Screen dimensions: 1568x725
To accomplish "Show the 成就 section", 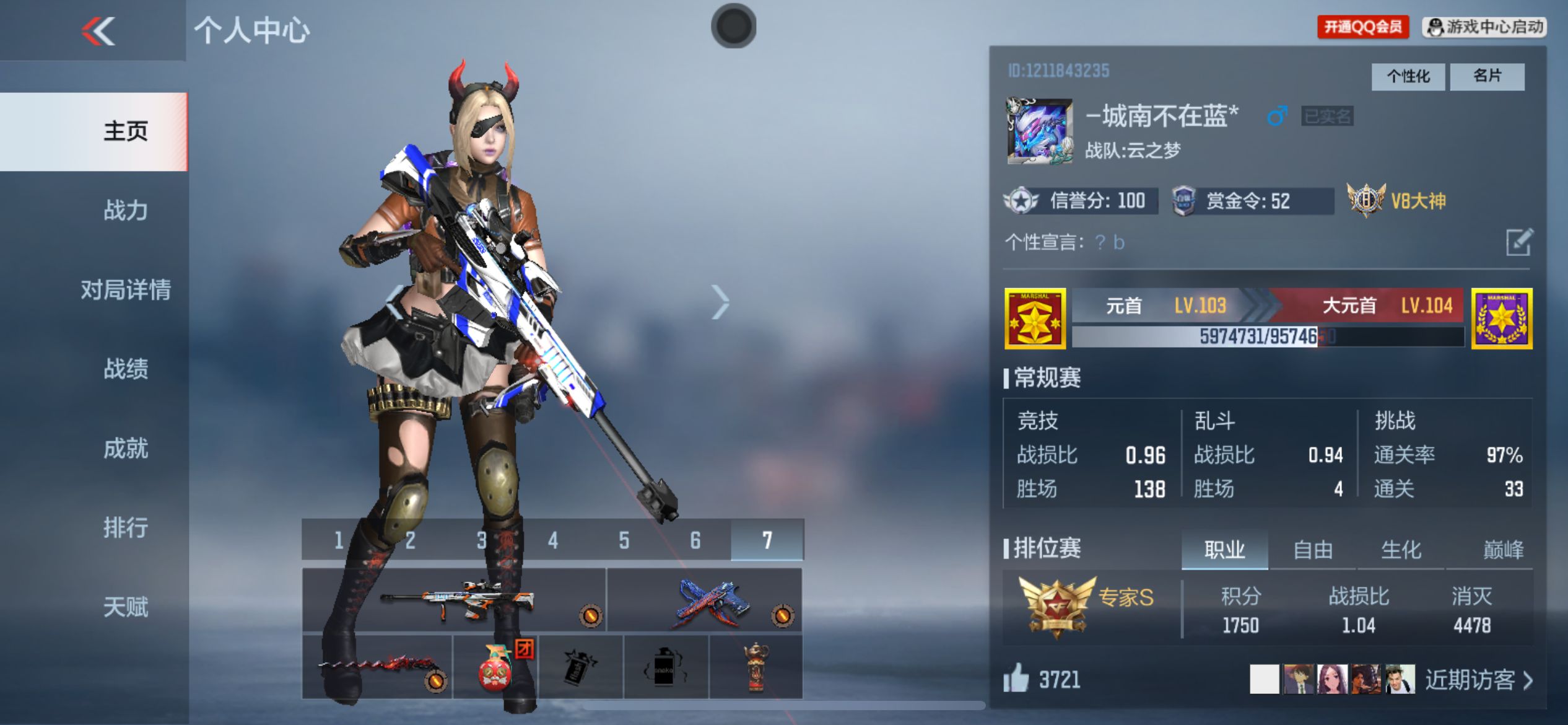I will point(126,449).
